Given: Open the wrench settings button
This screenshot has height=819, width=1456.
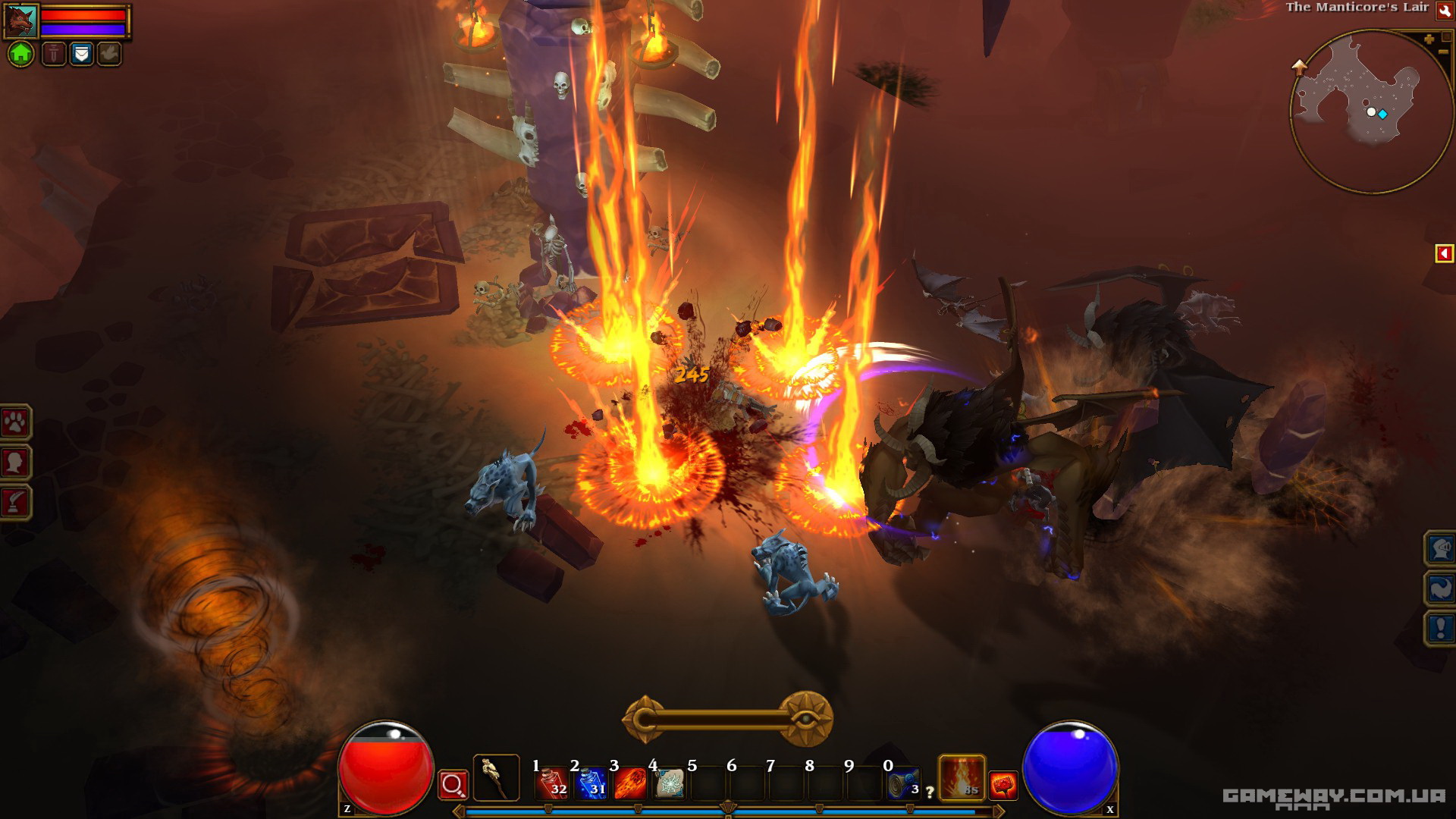Looking at the screenshot, I should pos(1444,11).
